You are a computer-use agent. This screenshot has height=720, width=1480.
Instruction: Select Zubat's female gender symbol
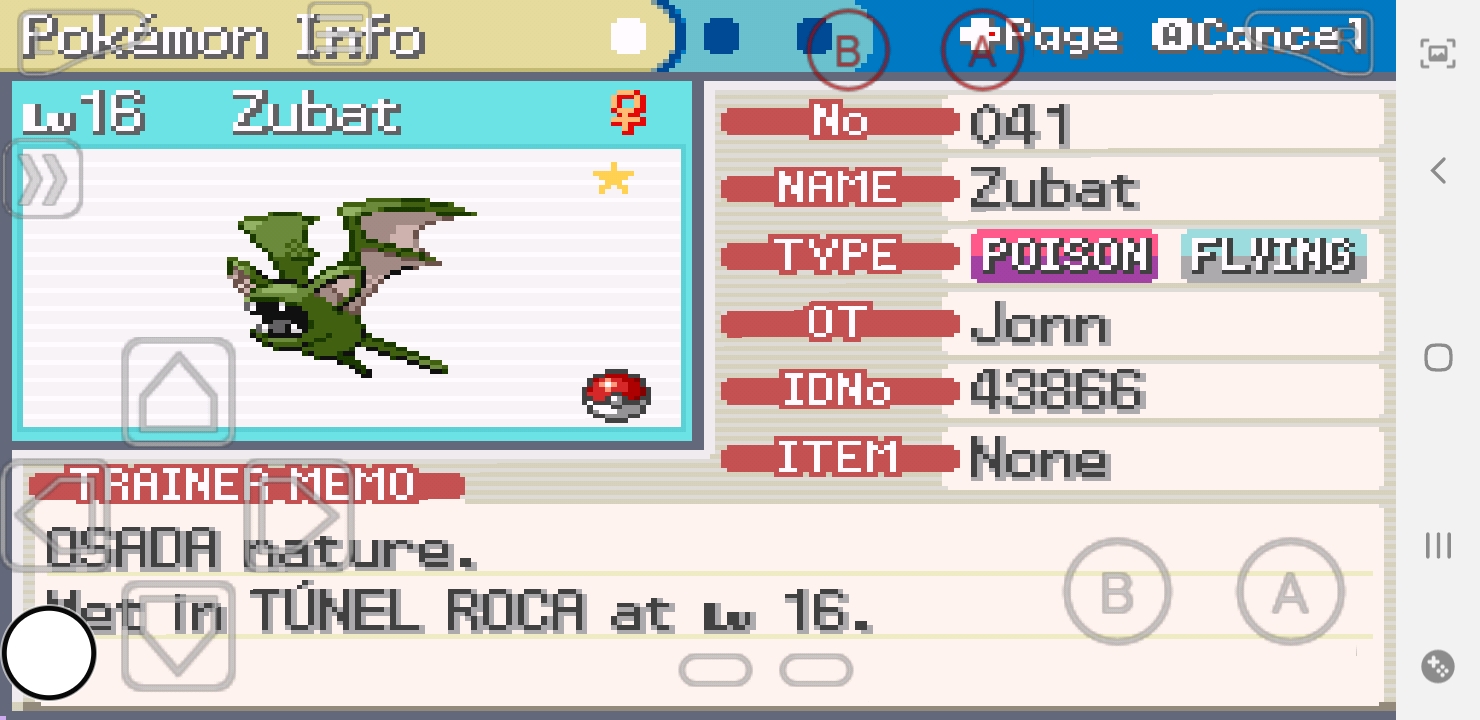pyautogui.click(x=628, y=113)
